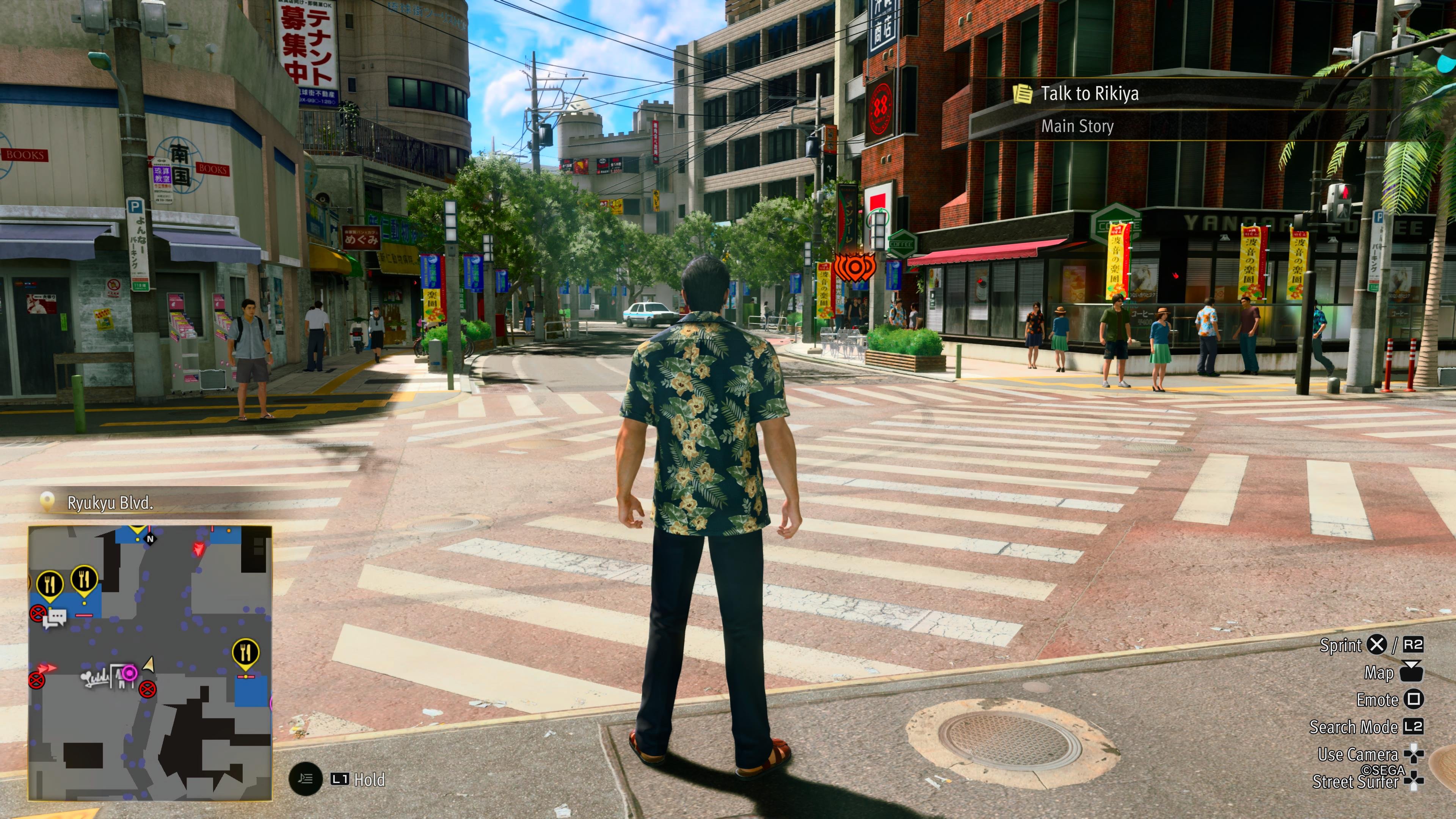Click the Ryukyu Blvd. location label

point(110,503)
